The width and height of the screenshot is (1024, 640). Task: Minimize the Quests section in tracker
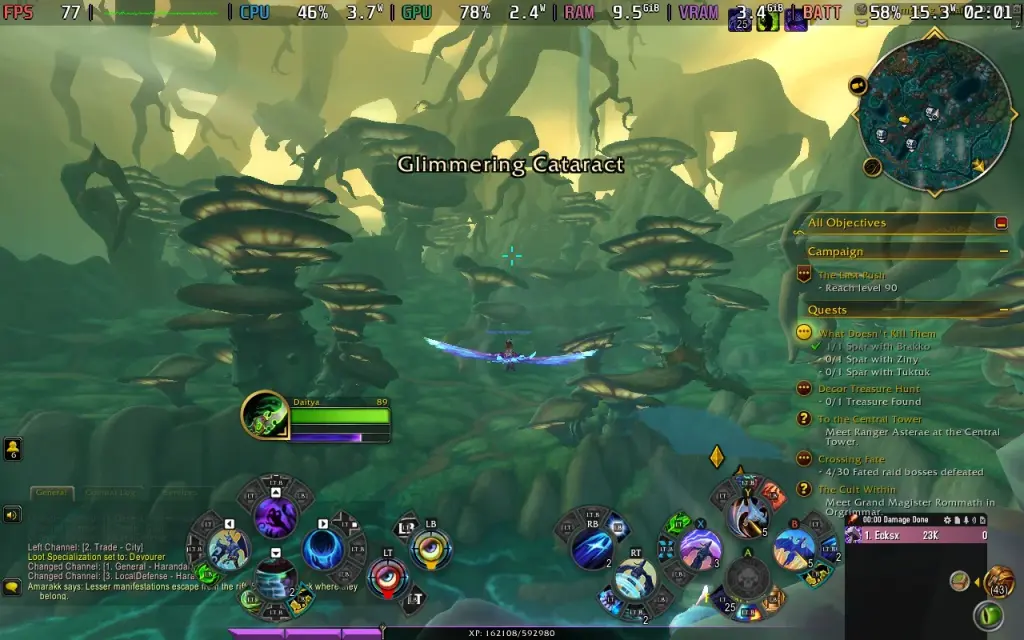tap(1003, 310)
